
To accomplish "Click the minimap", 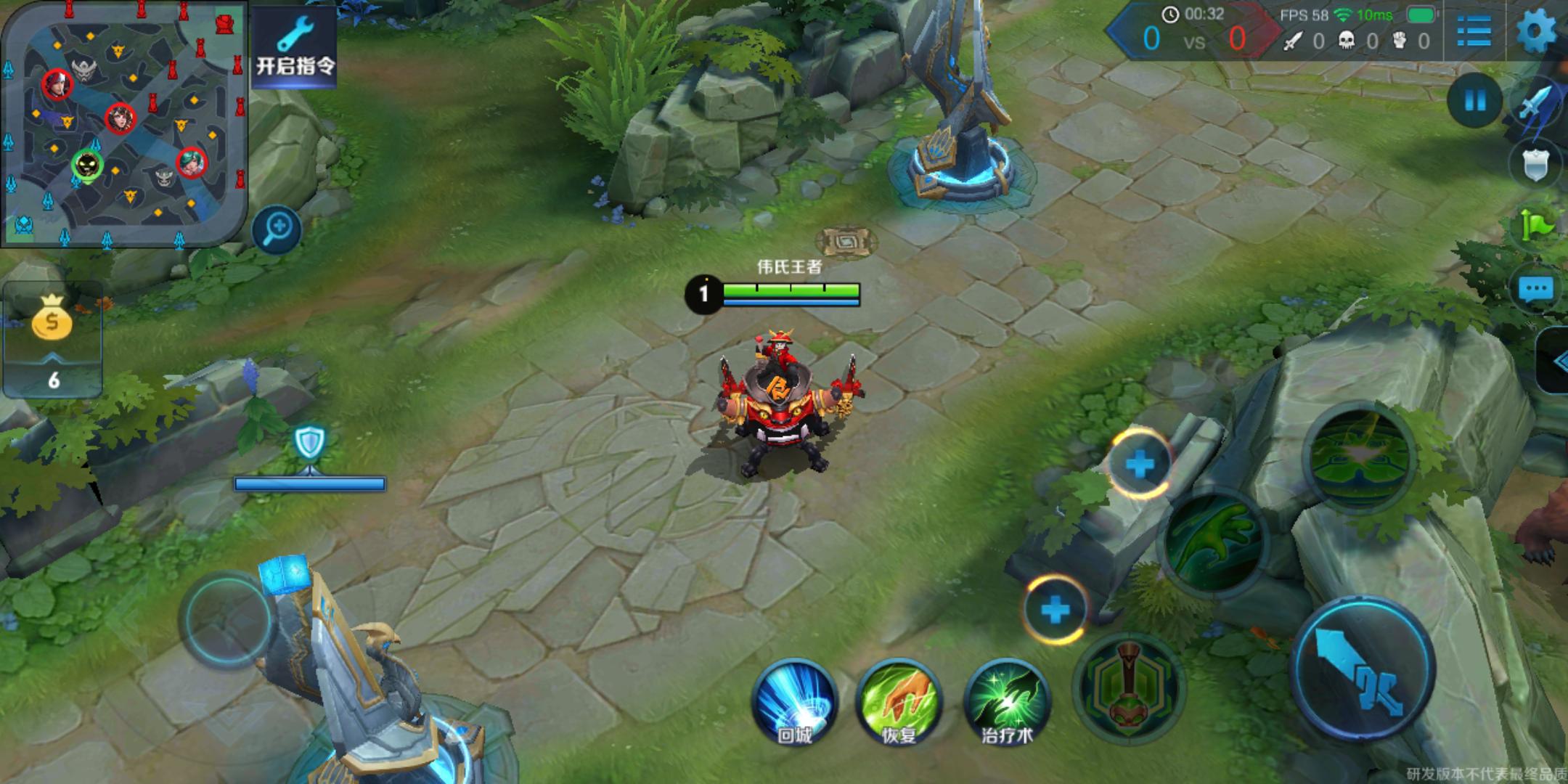I will [x=123, y=123].
